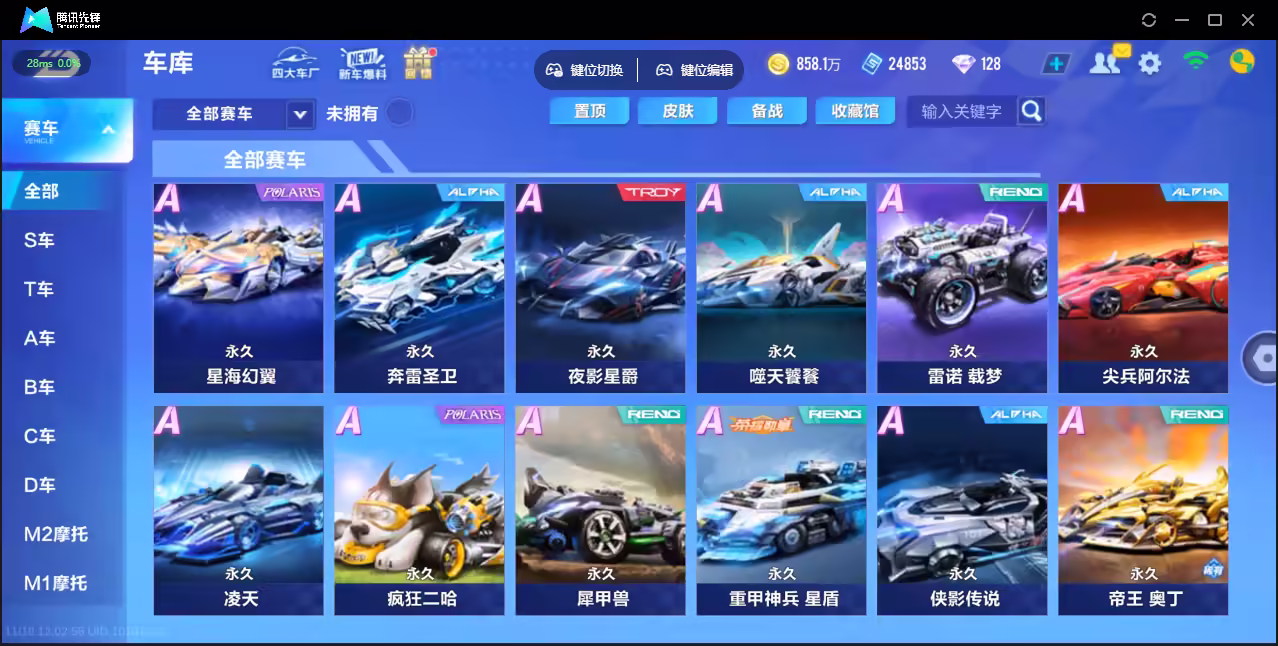Viewport: 1278px width, 646px height.
Task: Select the B车 category tab
Action: (x=40, y=387)
